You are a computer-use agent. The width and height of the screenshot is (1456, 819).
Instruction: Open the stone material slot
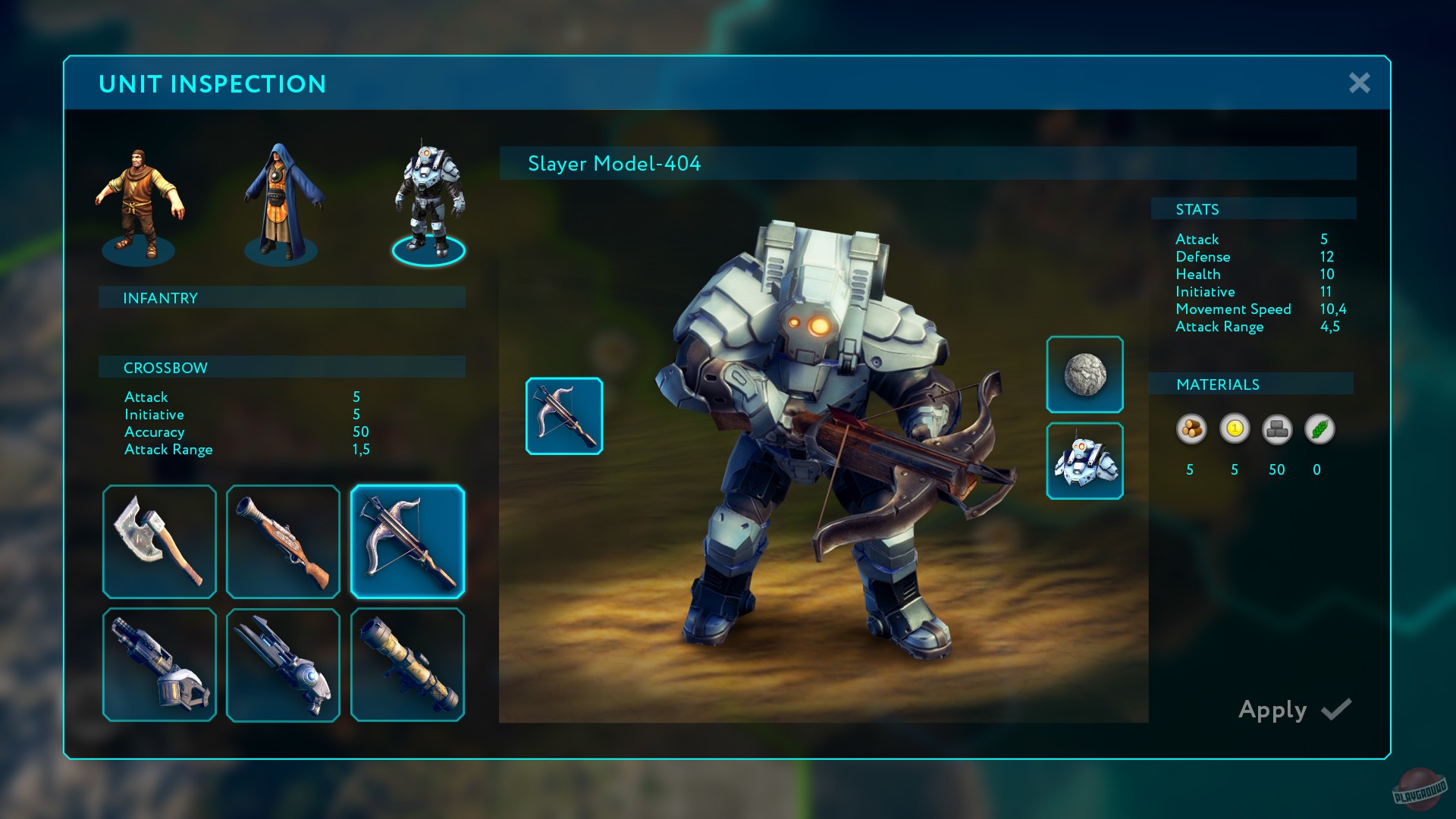point(1084,375)
